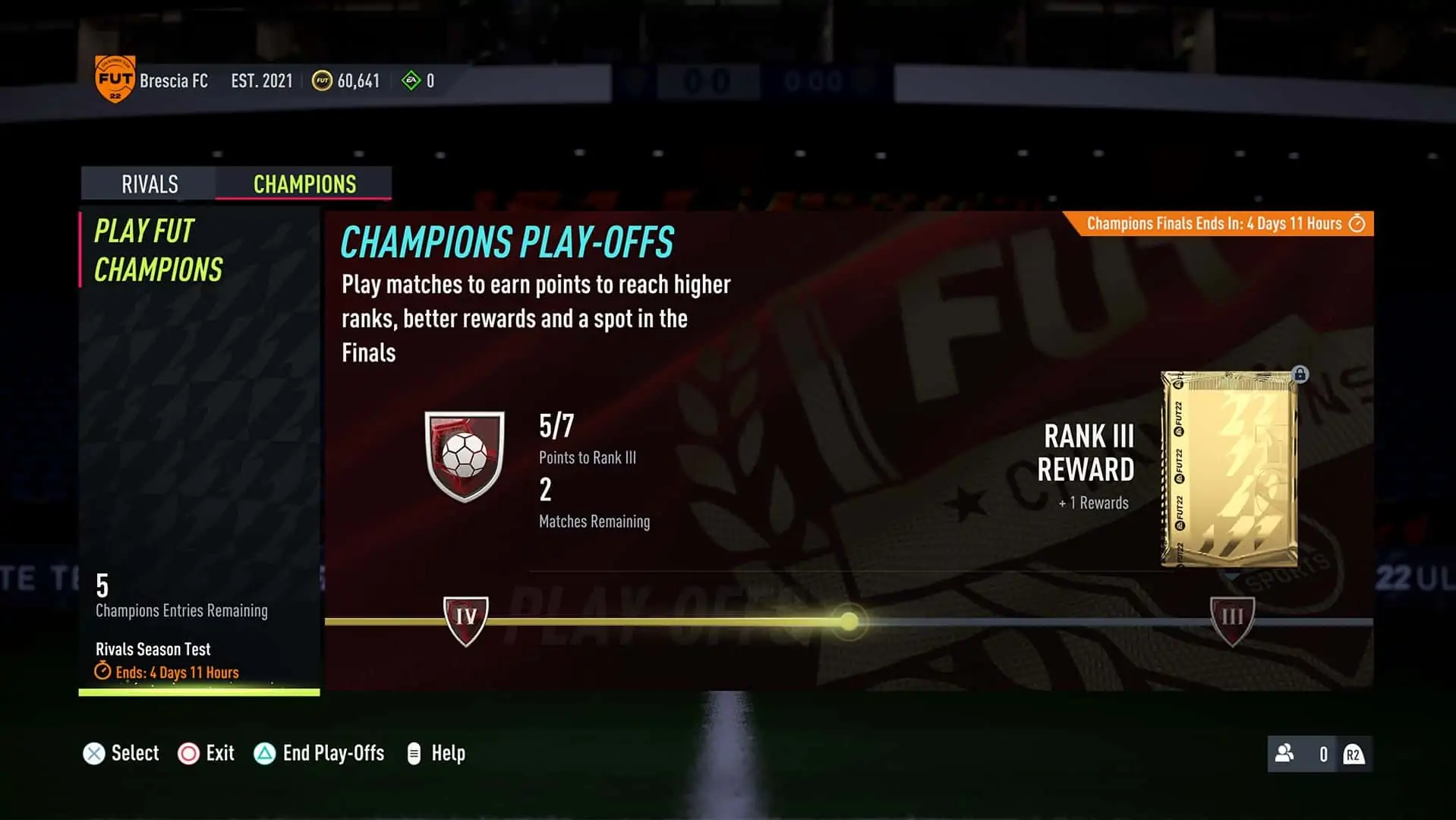
Task: Click the FIFA Points icon next to 0
Action: pos(412,79)
